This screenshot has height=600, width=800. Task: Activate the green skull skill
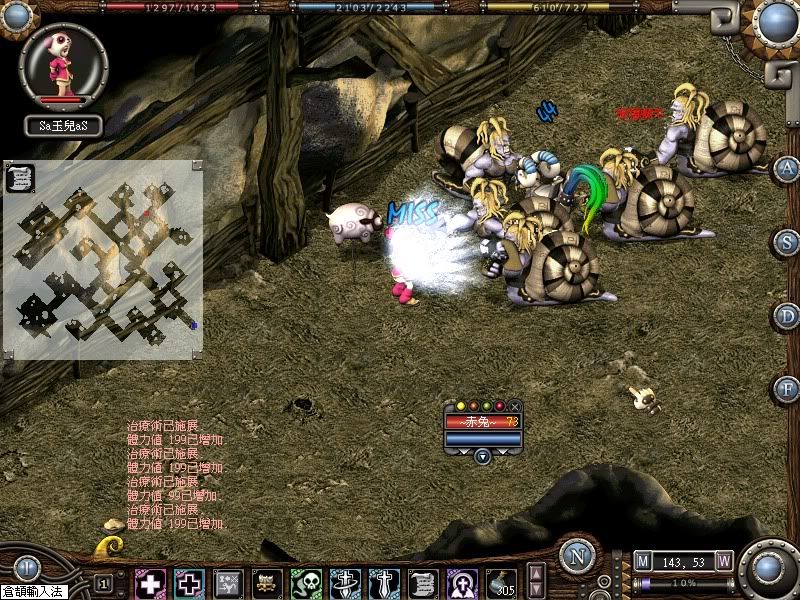coord(306,583)
